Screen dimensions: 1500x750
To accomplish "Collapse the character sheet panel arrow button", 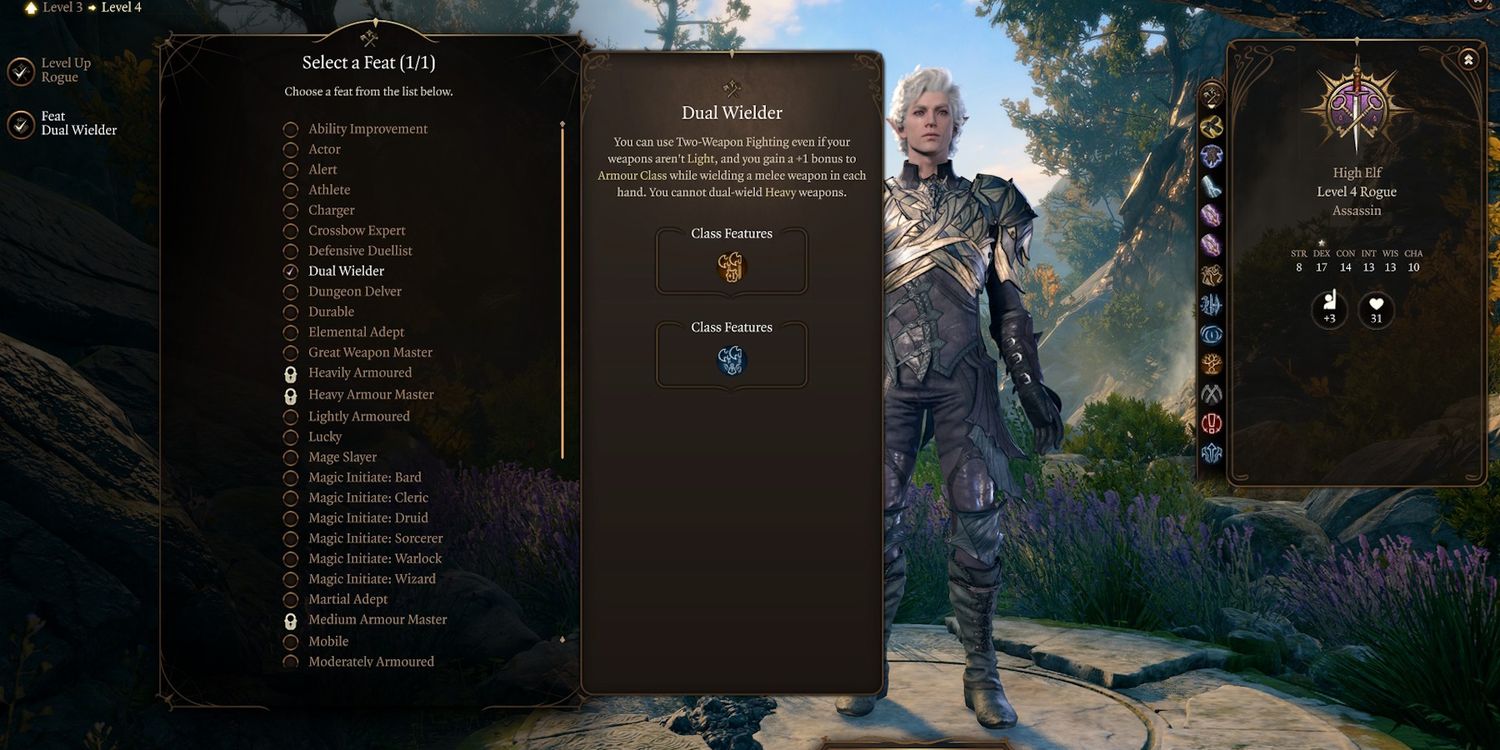I will (x=1468, y=60).
